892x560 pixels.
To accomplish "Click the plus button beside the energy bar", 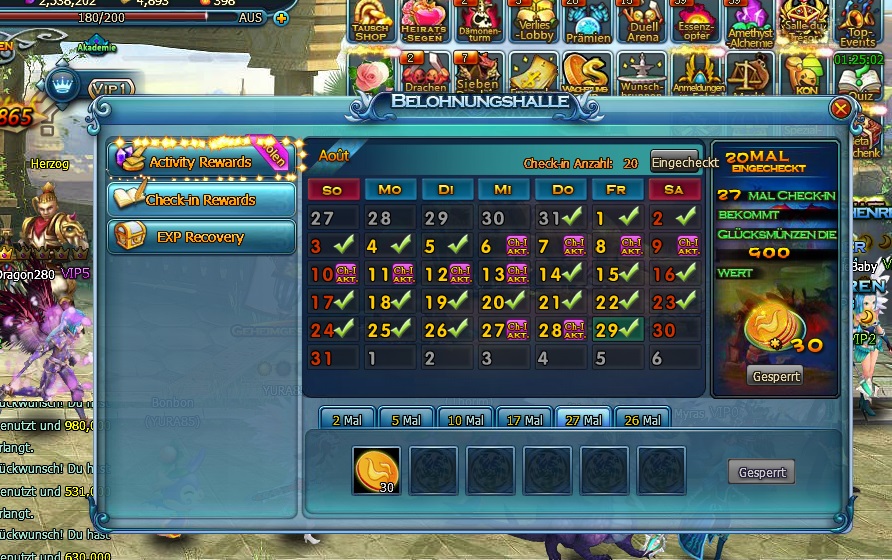I will (x=280, y=18).
